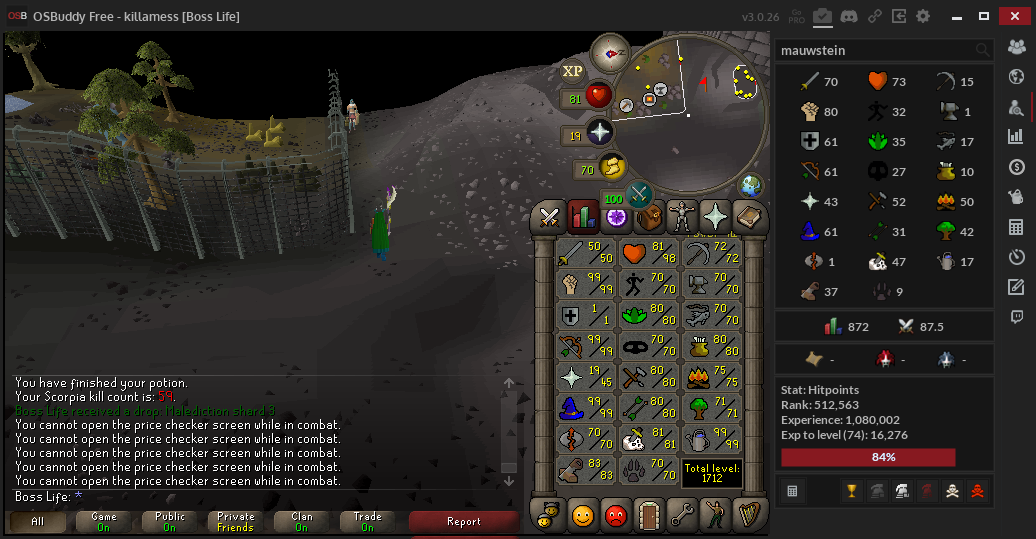Open the Logout door tab

coord(650,515)
